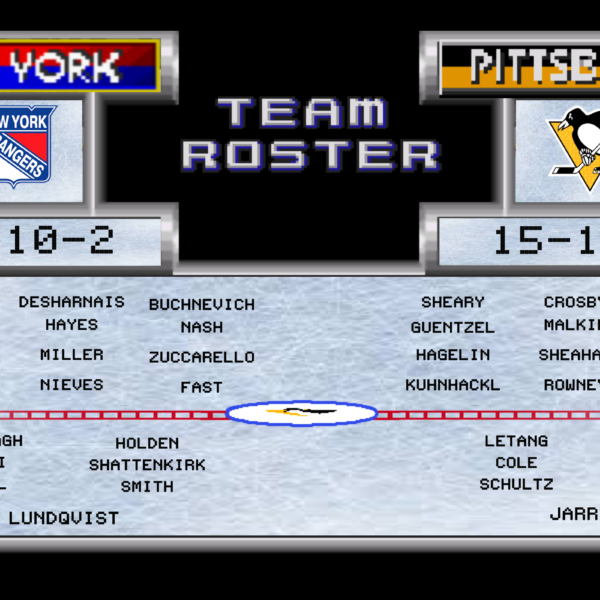Viewport: 600px width, 600px height.
Task: Select Guentzel on the Pittsburgh lineup
Action: [x=453, y=327]
